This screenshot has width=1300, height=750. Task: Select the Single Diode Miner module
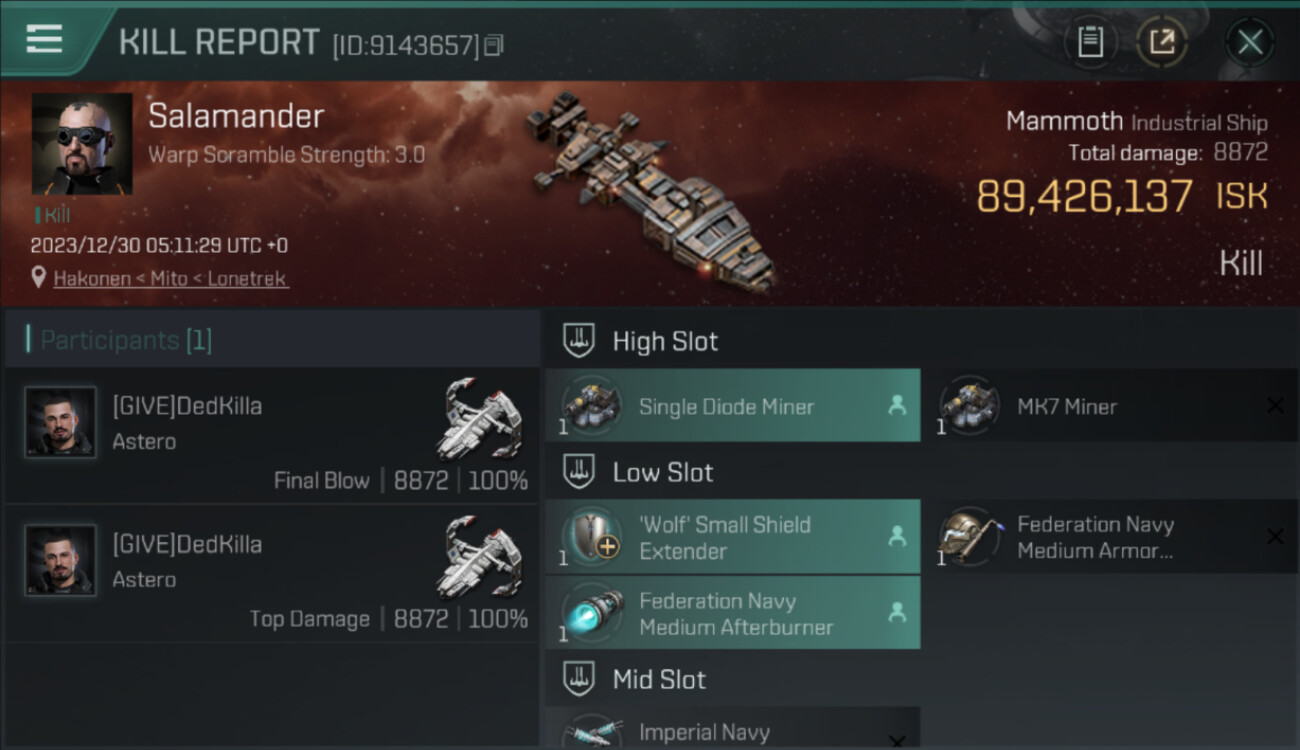[x=732, y=406]
